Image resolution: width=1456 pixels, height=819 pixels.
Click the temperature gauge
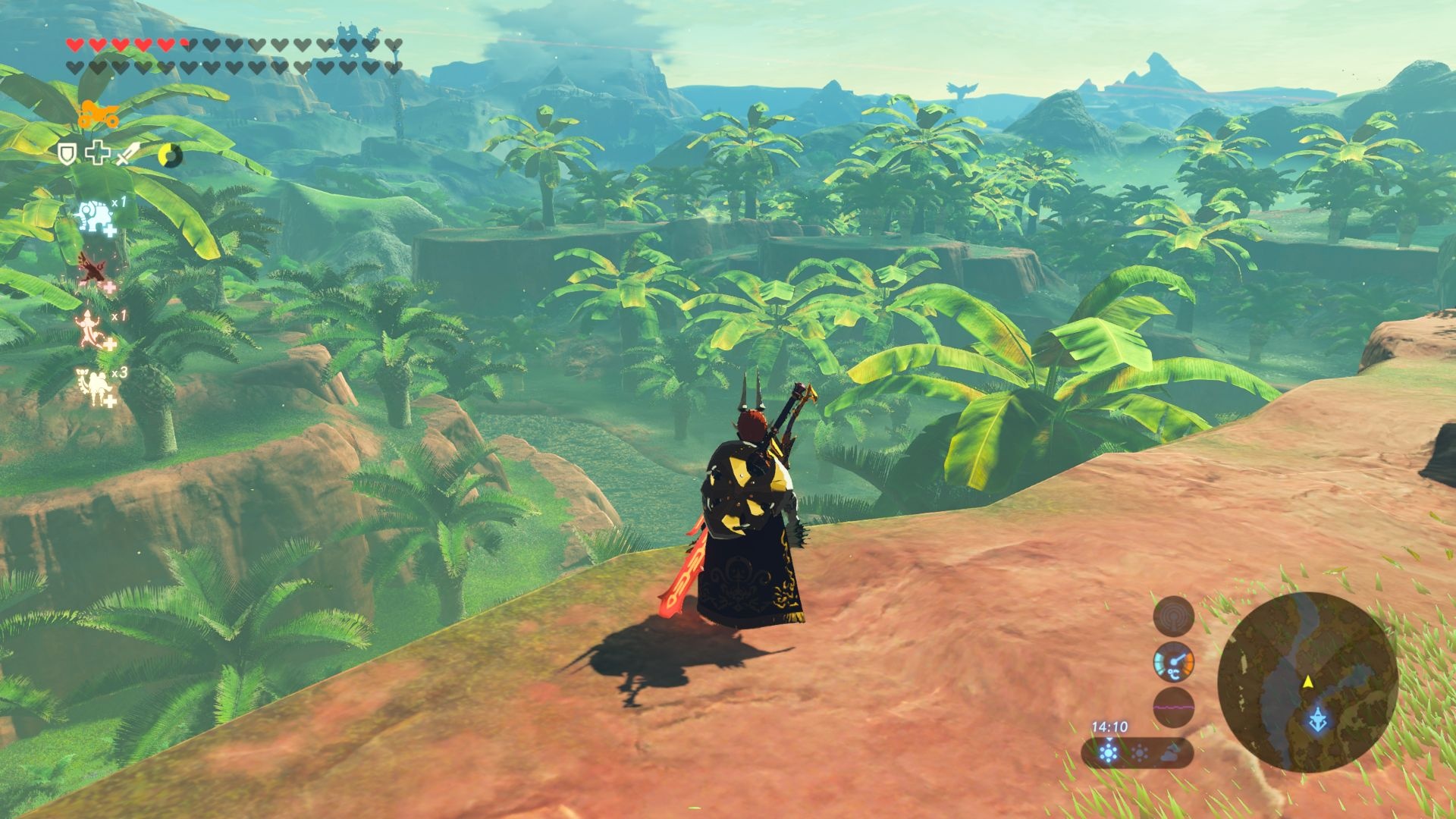pyautogui.click(x=1173, y=663)
